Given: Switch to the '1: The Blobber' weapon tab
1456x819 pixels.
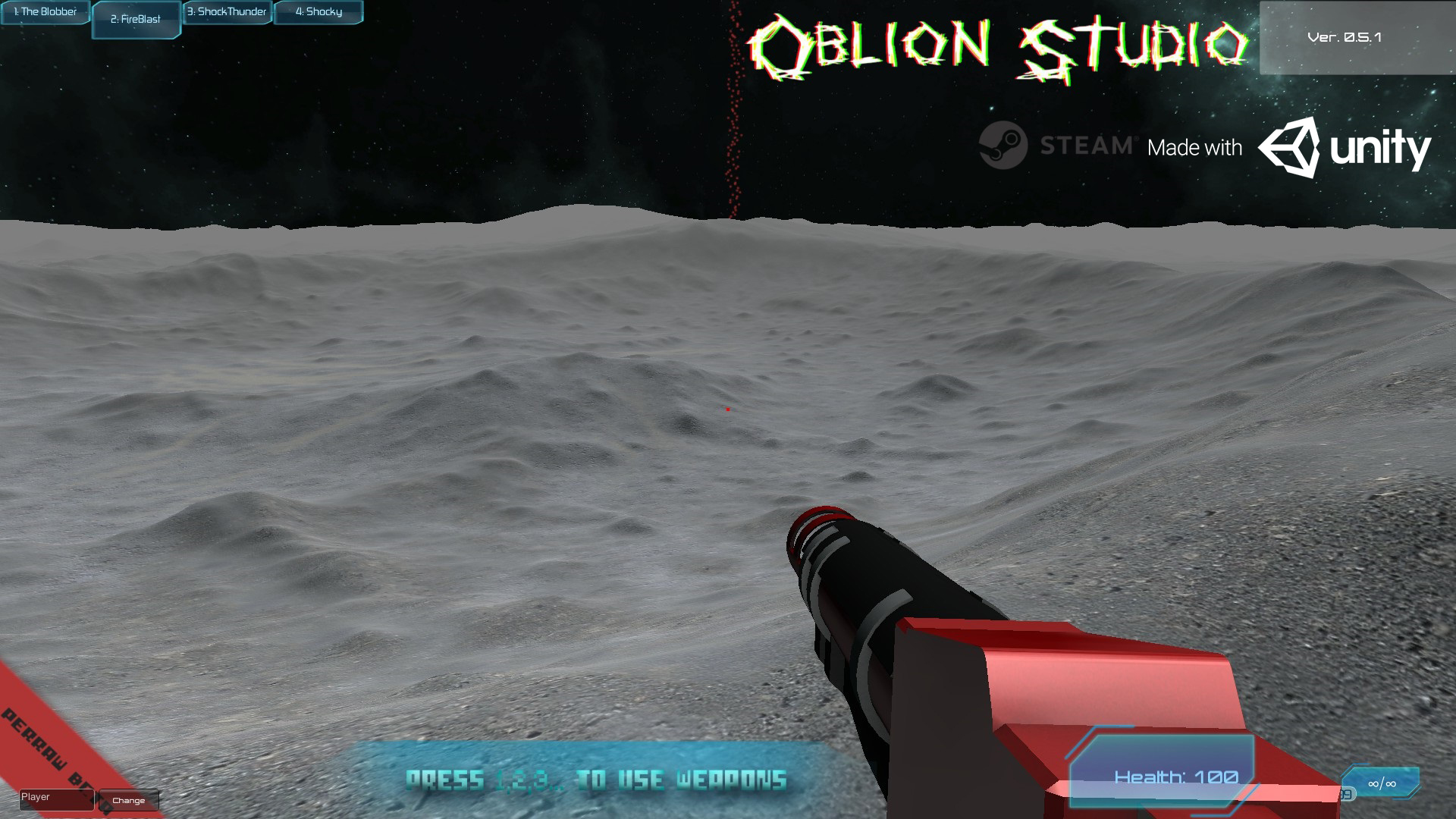Looking at the screenshot, I should click(44, 11).
